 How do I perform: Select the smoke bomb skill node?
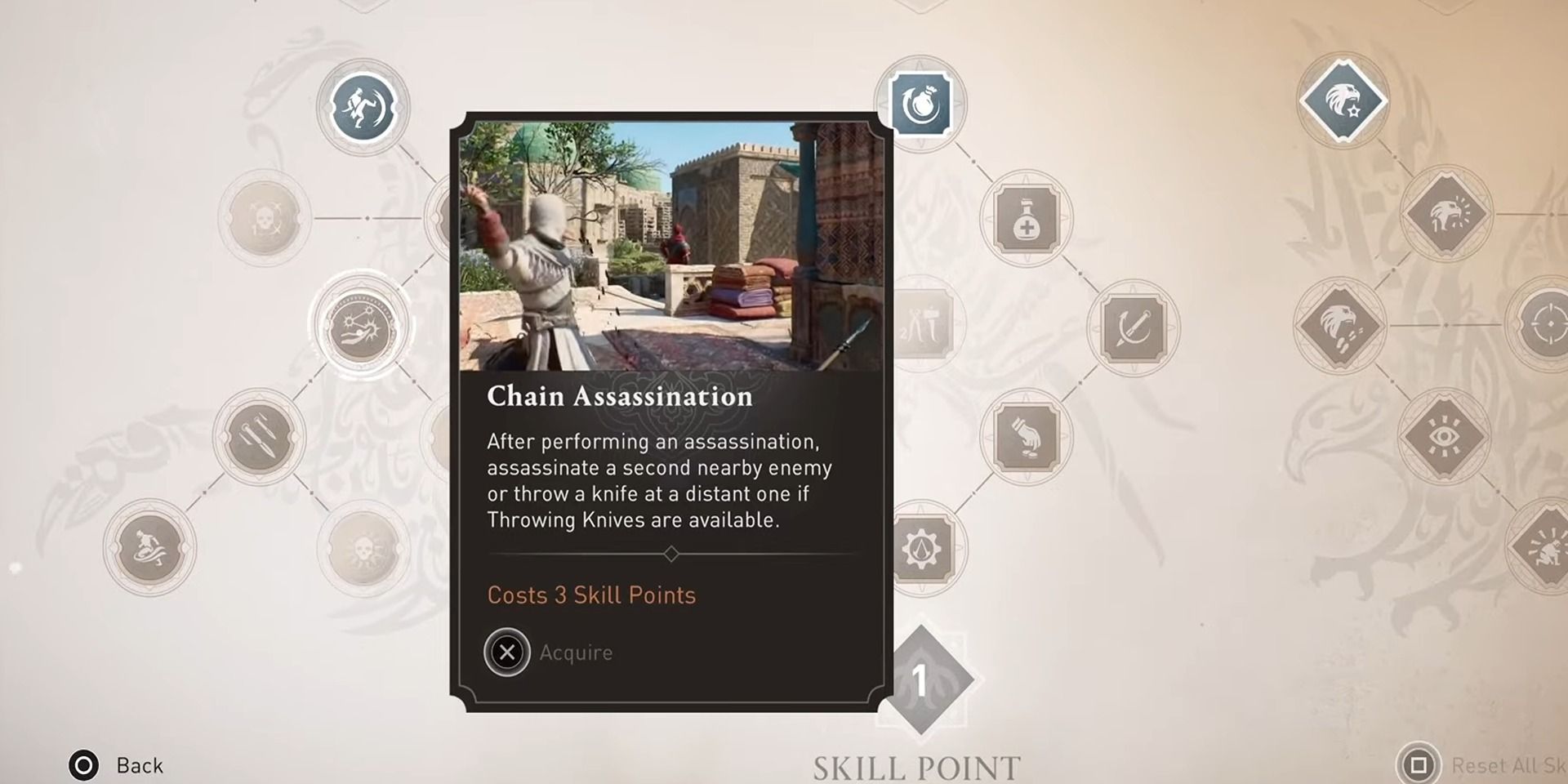pyautogui.click(x=920, y=102)
